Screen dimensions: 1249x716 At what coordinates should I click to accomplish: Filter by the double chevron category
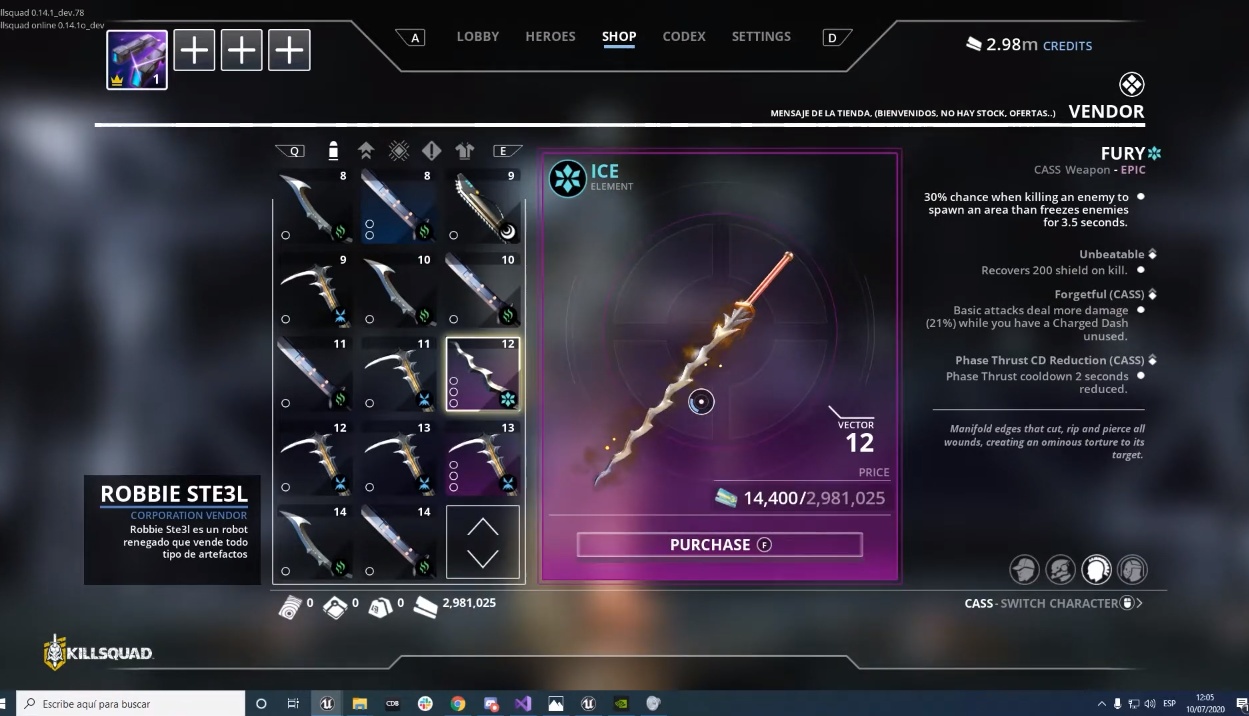point(366,151)
